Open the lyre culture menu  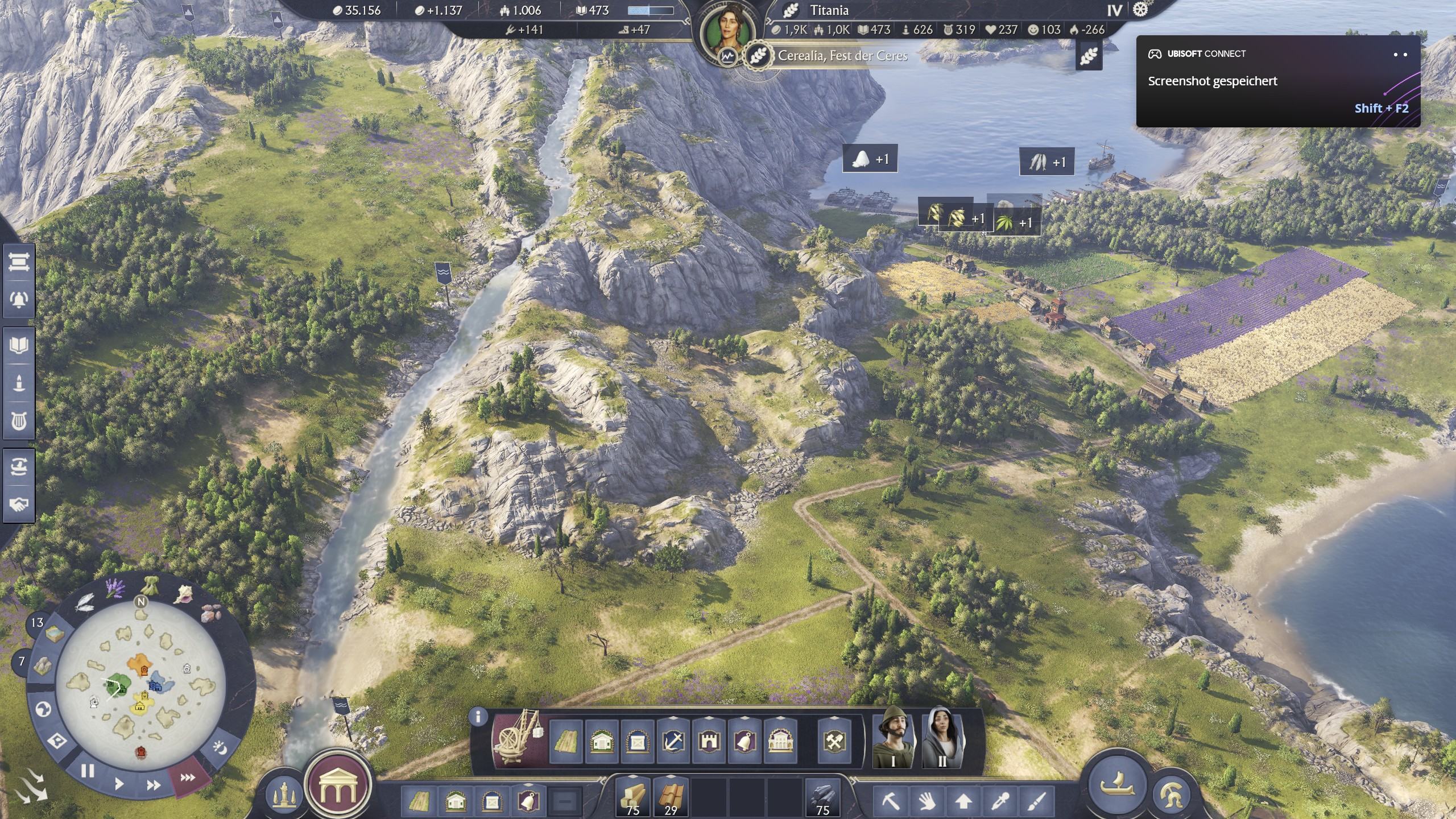(x=19, y=421)
